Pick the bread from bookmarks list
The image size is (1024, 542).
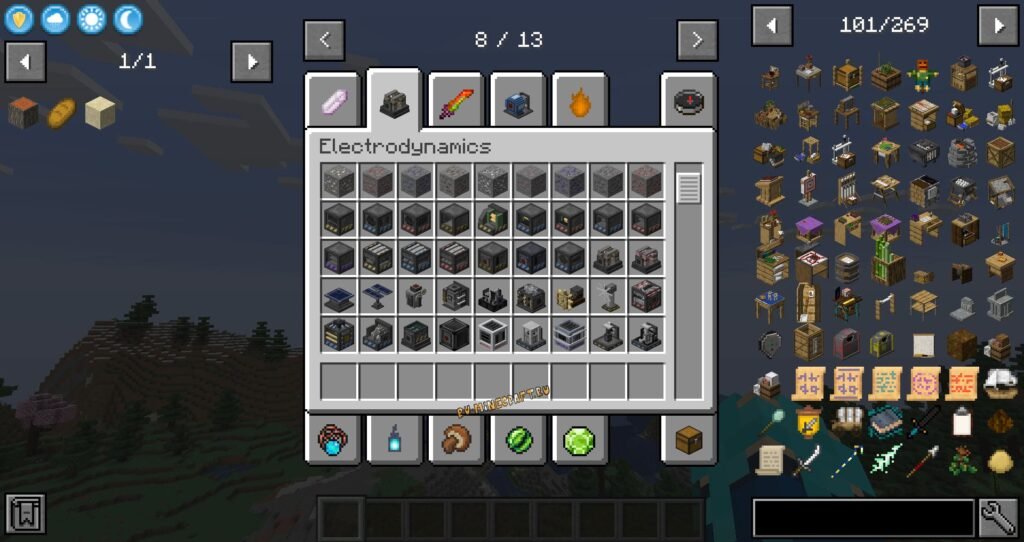(x=62, y=112)
